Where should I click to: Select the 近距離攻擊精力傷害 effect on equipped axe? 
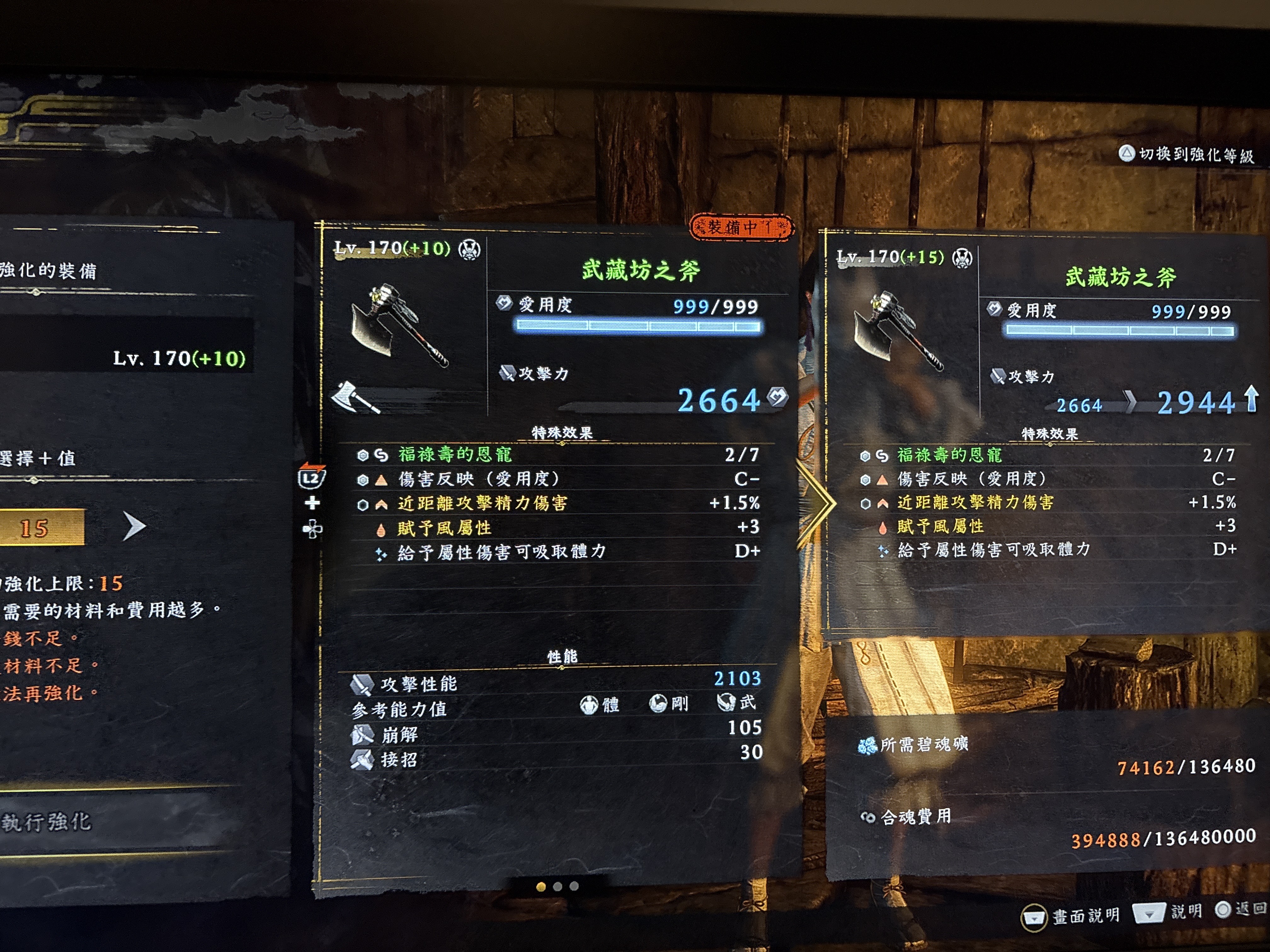(482, 503)
